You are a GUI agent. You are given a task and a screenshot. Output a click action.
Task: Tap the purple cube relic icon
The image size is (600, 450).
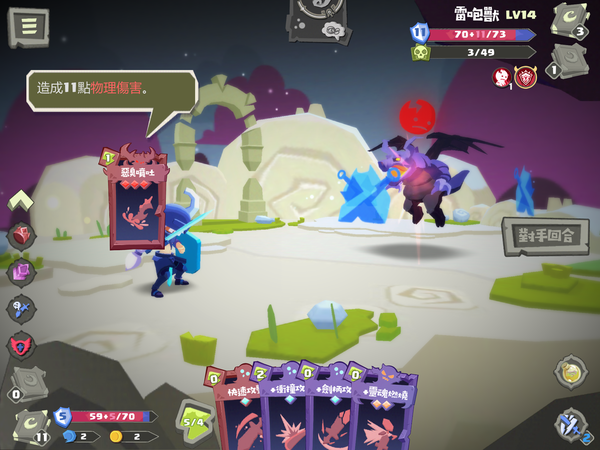click(22, 272)
